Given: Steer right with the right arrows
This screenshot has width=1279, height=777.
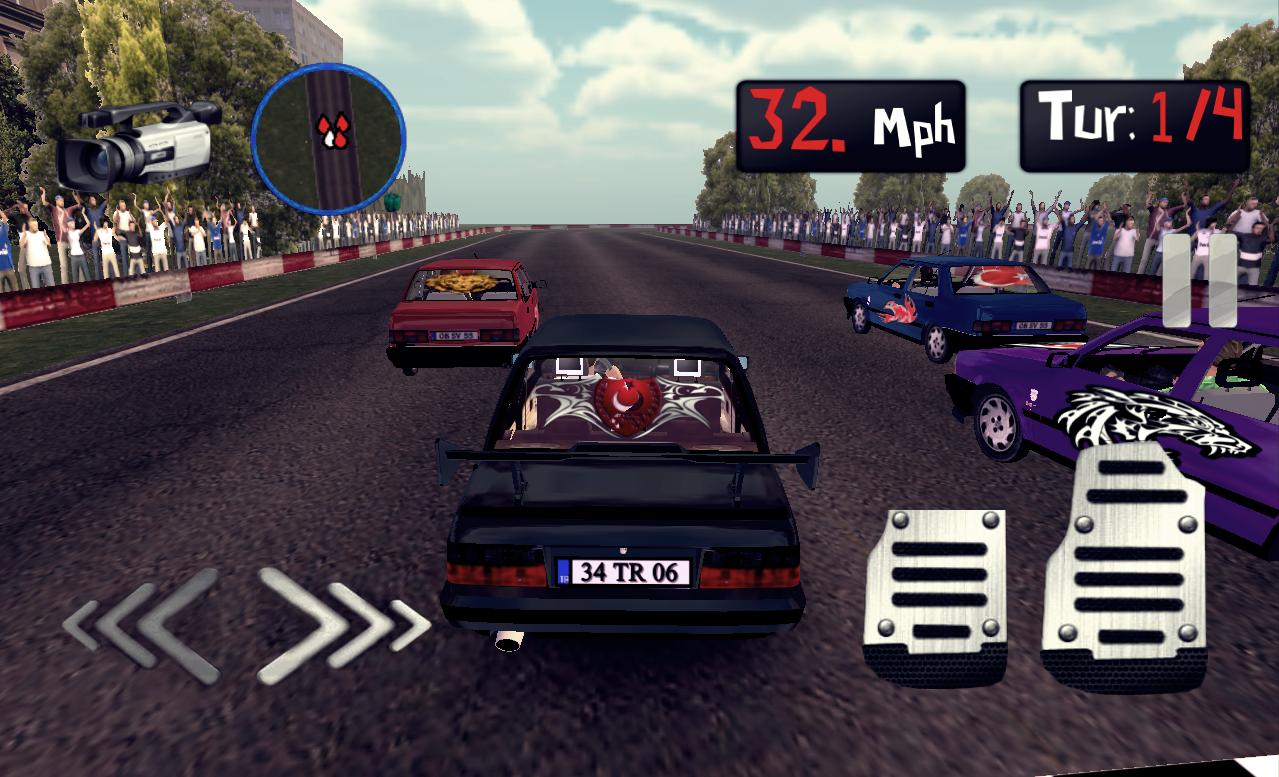Looking at the screenshot, I should click(340, 625).
